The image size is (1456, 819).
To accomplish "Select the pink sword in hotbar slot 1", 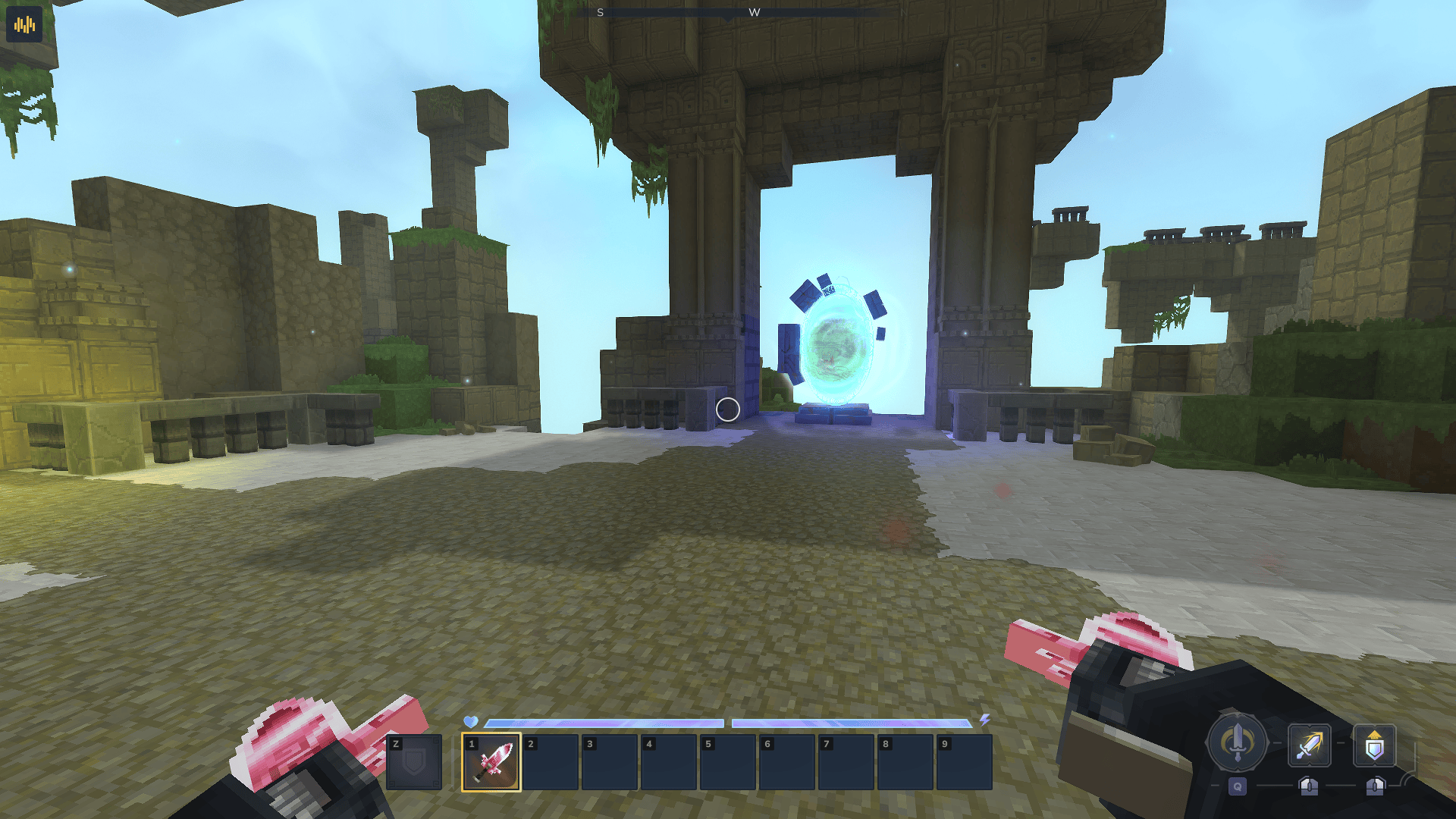I will click(x=491, y=761).
